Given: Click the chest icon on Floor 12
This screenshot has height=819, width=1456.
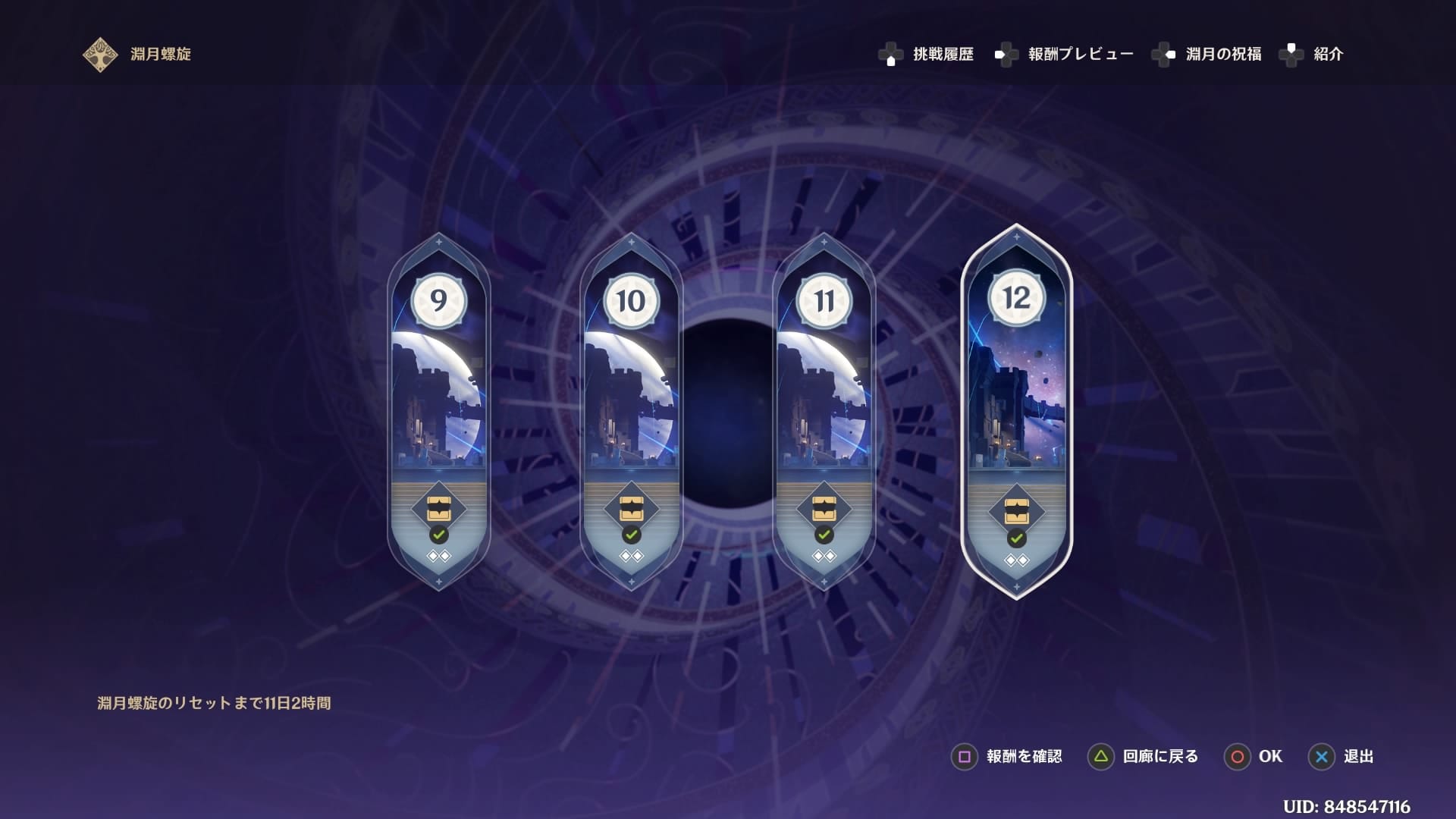Looking at the screenshot, I should pyautogui.click(x=1016, y=512).
